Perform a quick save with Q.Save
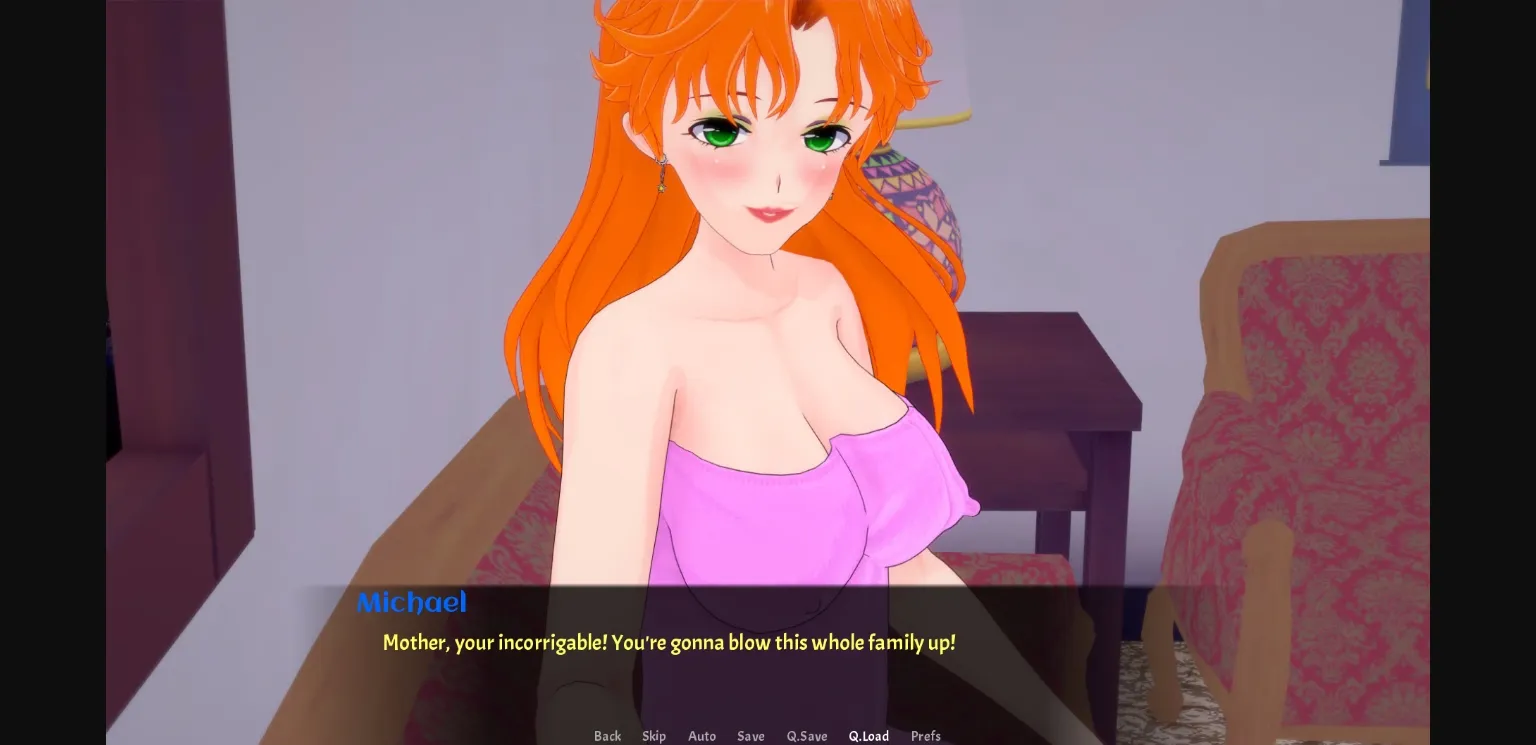1536x745 pixels. click(806, 736)
